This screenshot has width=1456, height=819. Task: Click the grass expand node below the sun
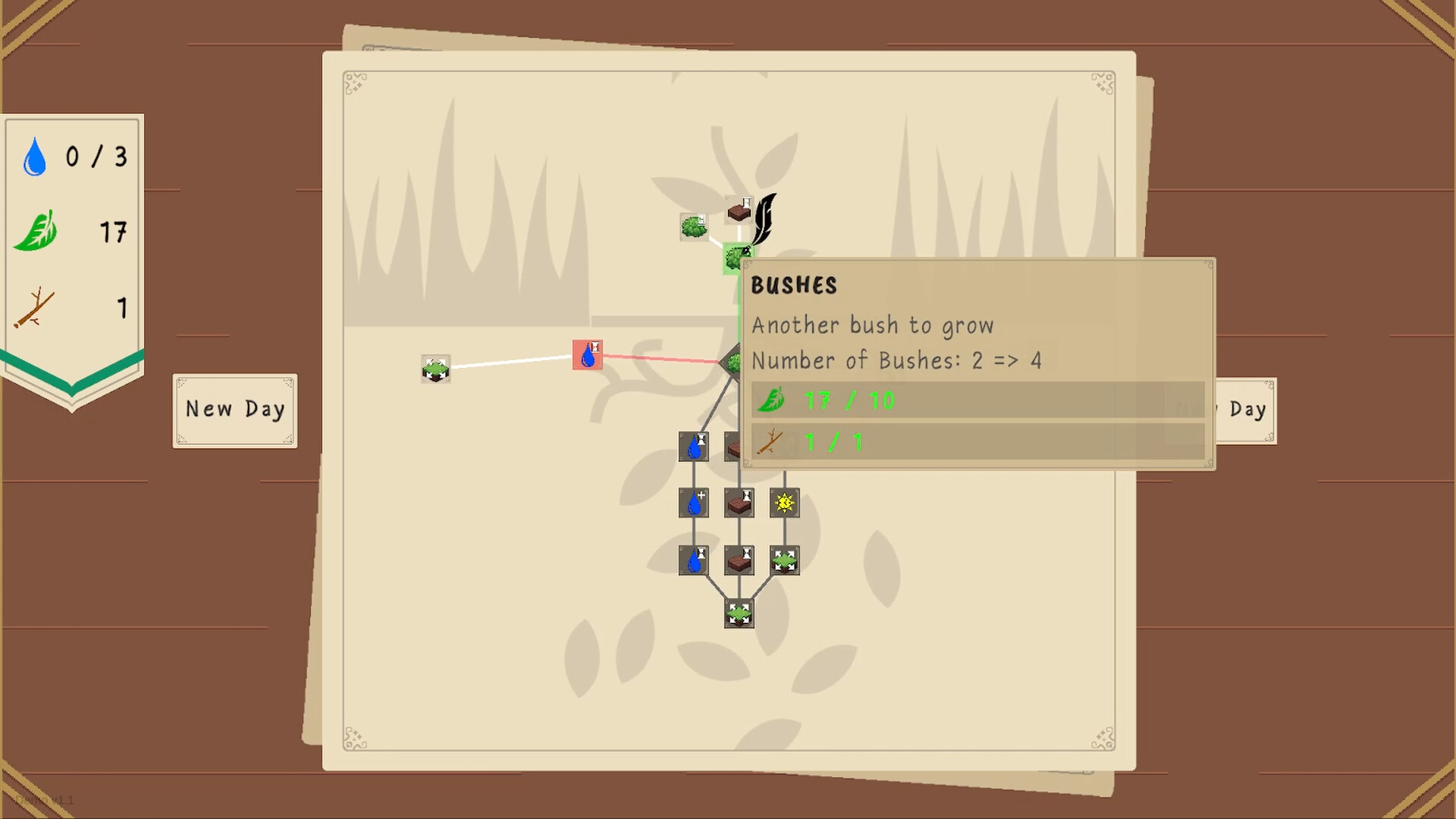point(785,560)
